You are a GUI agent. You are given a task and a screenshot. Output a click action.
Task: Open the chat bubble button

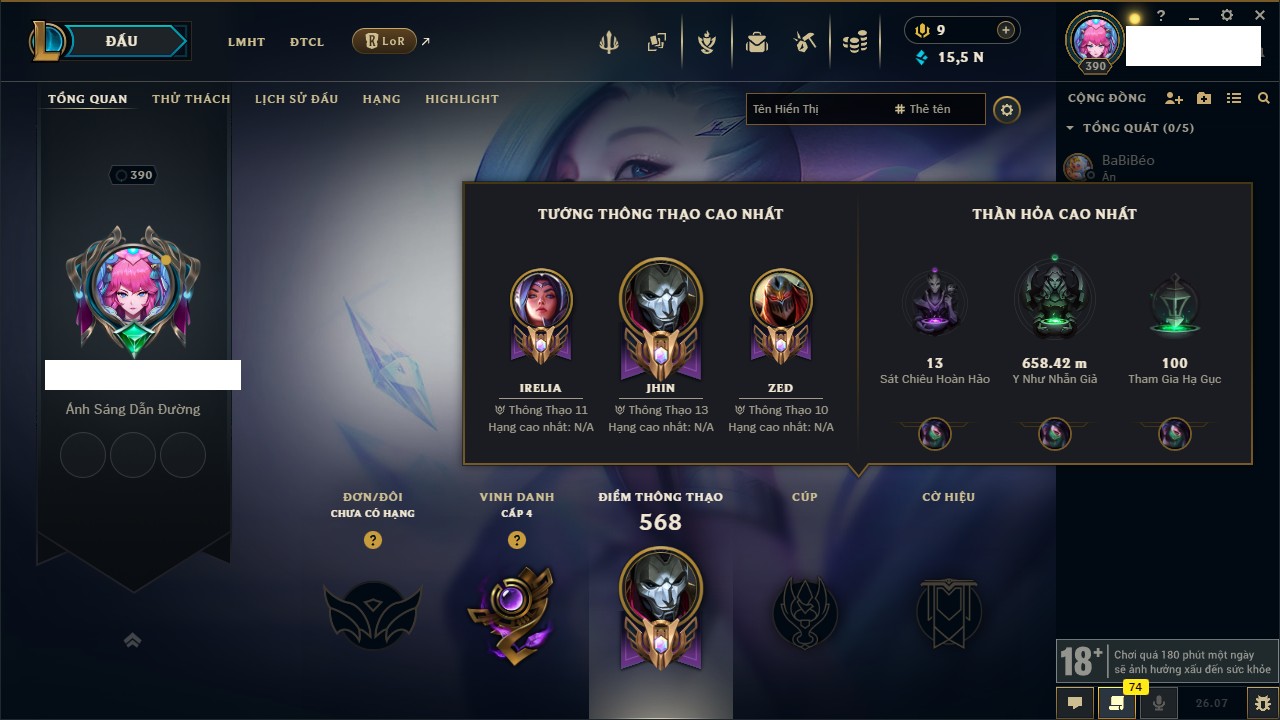coord(1075,702)
